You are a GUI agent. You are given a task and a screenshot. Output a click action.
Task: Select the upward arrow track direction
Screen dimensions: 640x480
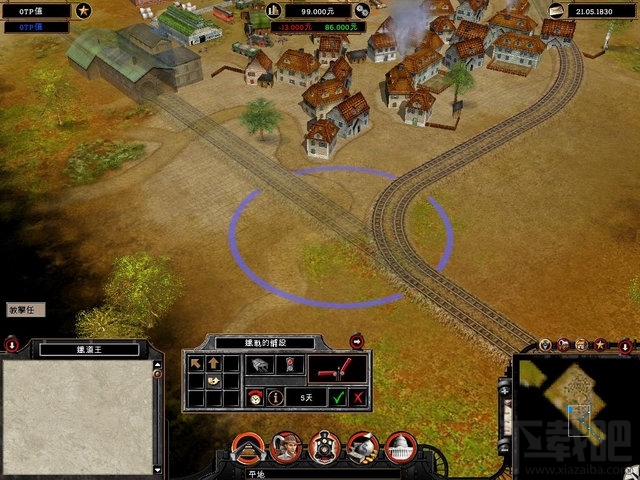point(213,363)
